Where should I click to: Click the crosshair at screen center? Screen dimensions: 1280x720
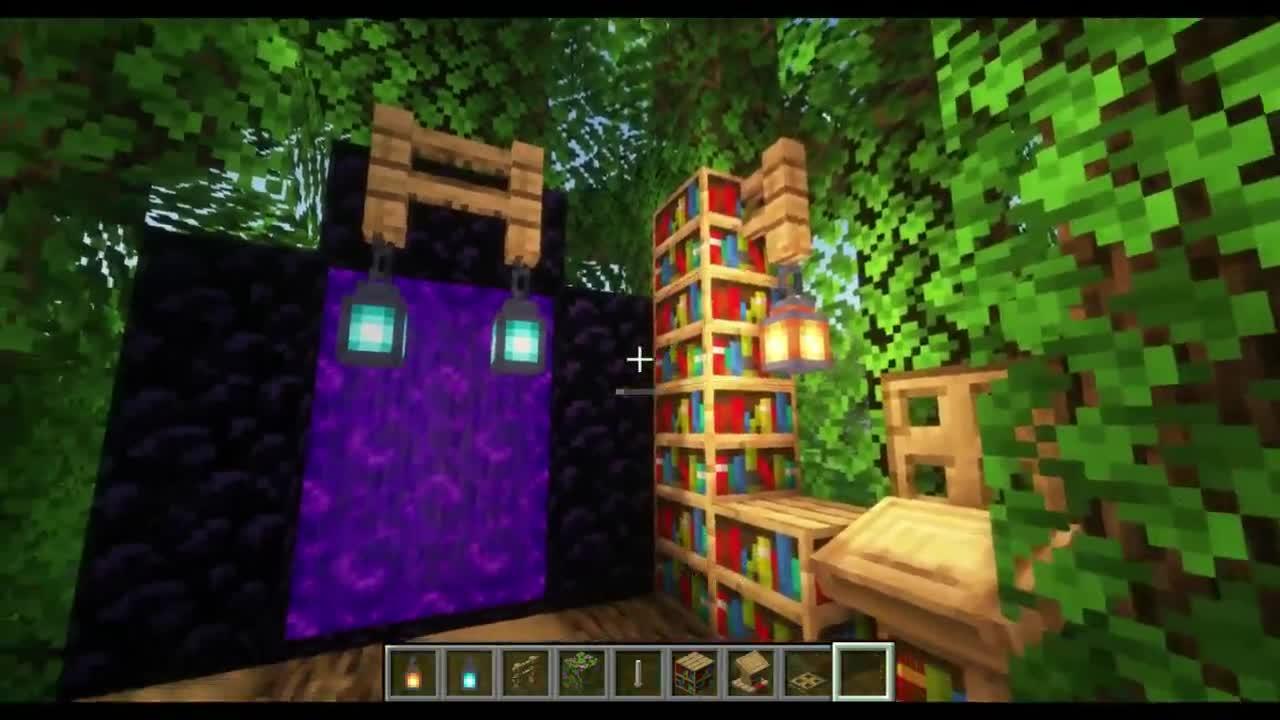point(639,358)
